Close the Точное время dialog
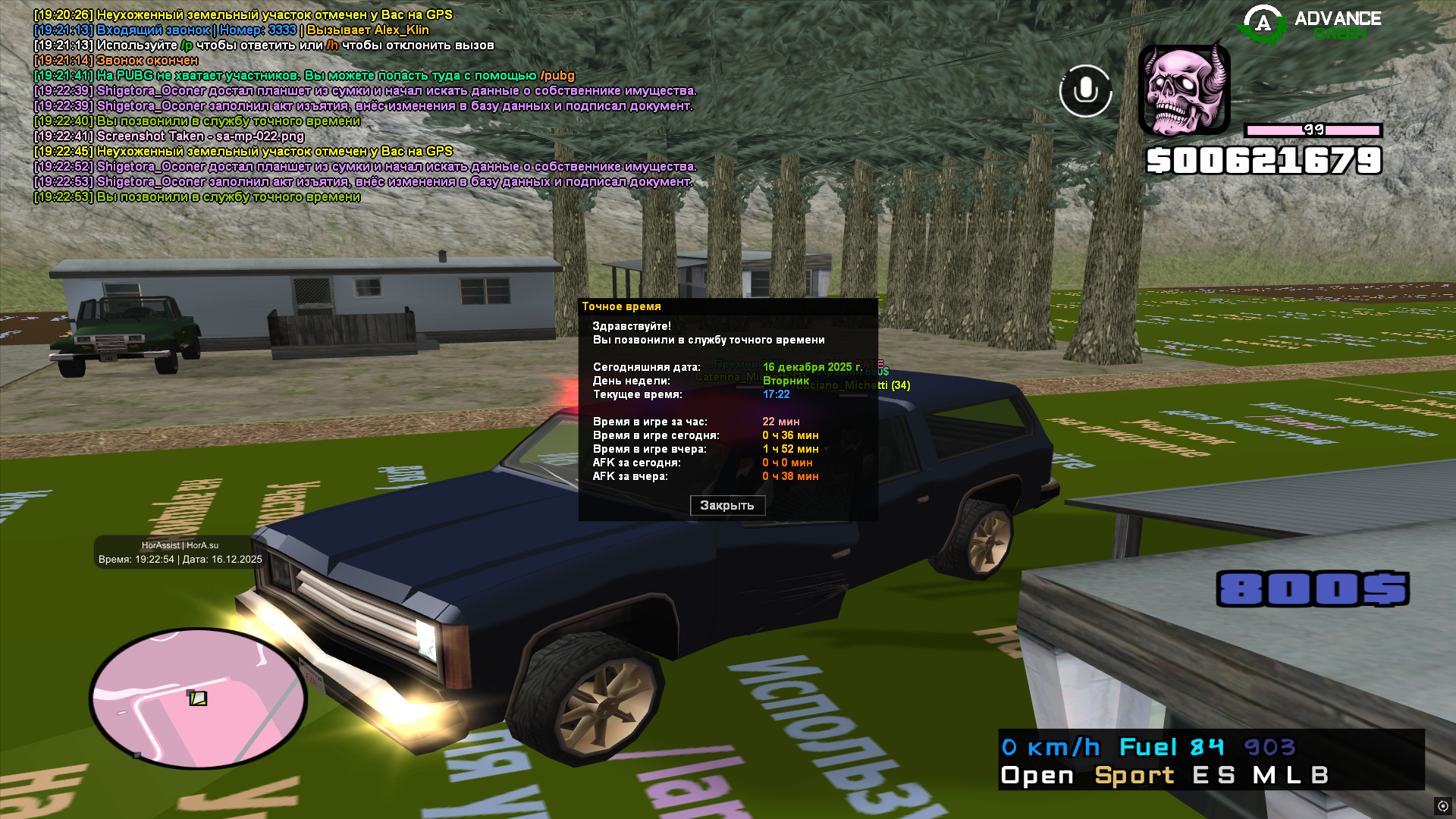The width and height of the screenshot is (1456, 819). pos(726,506)
